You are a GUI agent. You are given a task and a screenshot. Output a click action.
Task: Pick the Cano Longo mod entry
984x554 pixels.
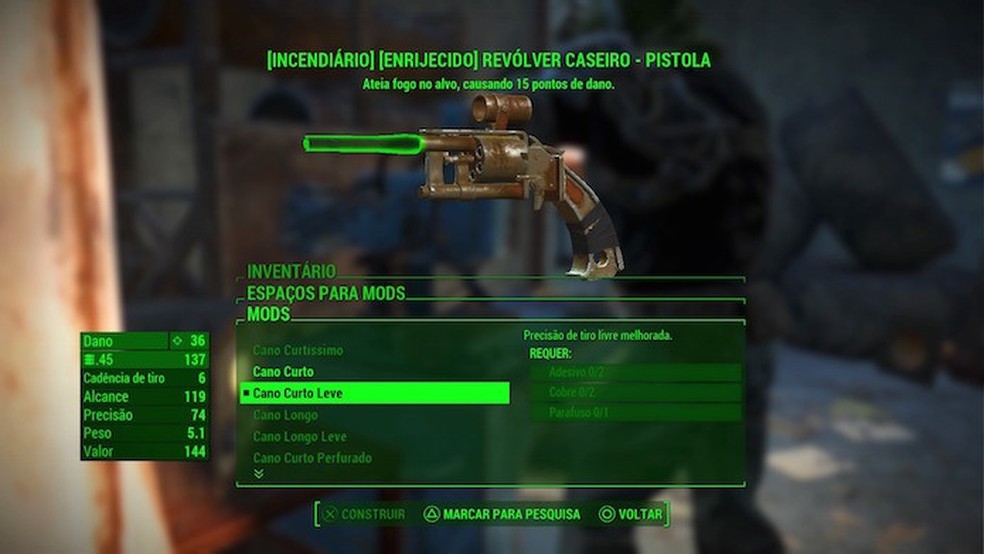coord(285,415)
